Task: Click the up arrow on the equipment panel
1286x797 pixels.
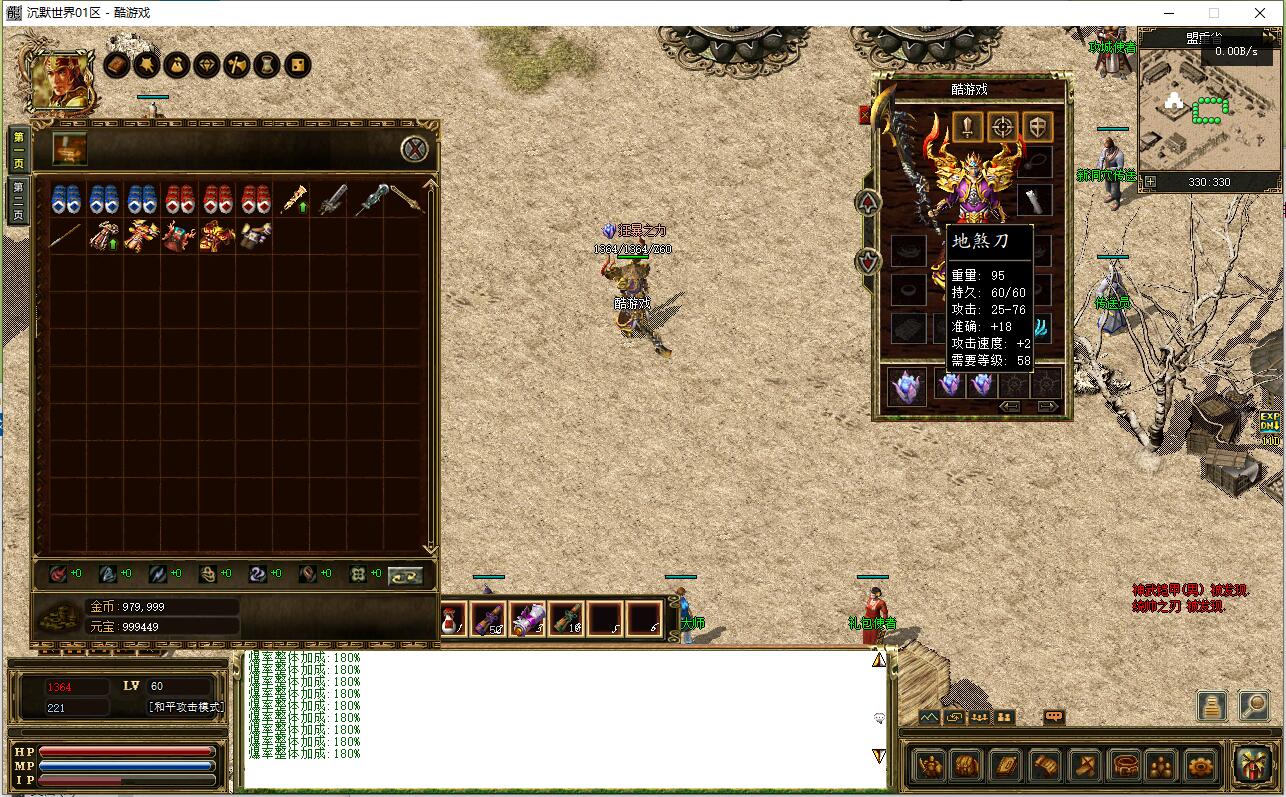Action: tap(868, 202)
